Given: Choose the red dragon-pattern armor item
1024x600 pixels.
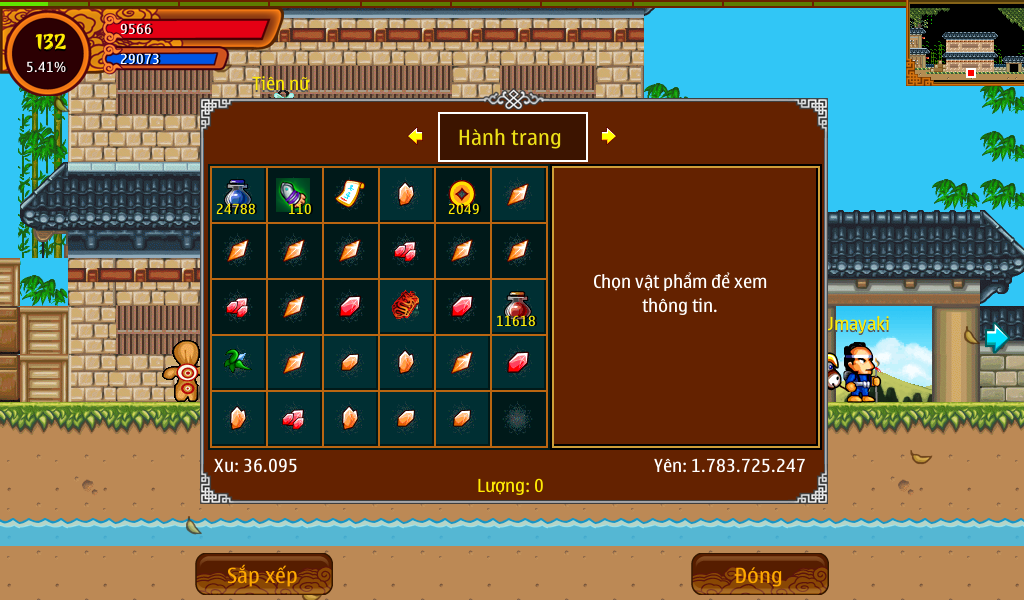Looking at the screenshot, I should [x=406, y=306].
